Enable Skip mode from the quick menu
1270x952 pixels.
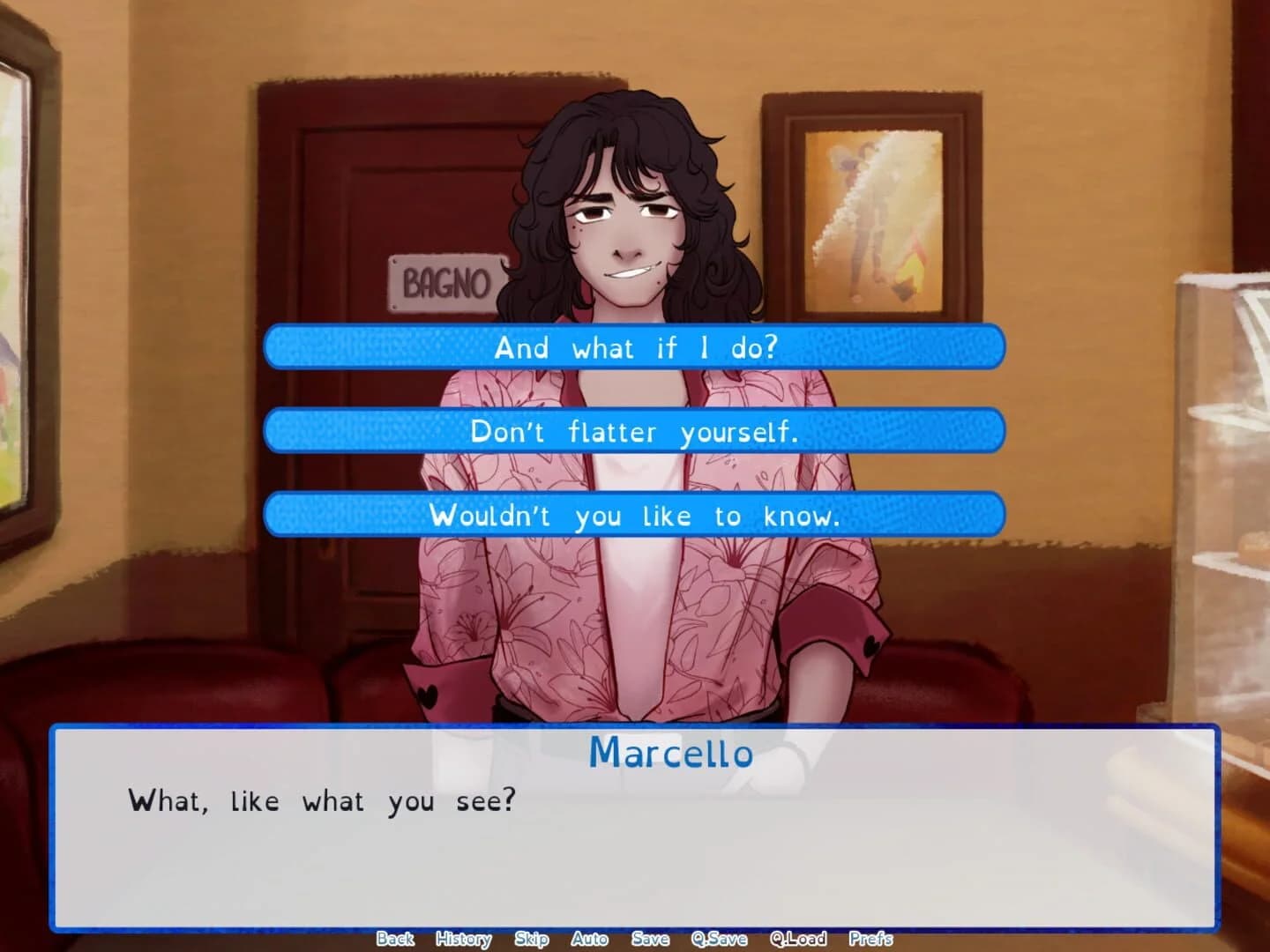(531, 939)
